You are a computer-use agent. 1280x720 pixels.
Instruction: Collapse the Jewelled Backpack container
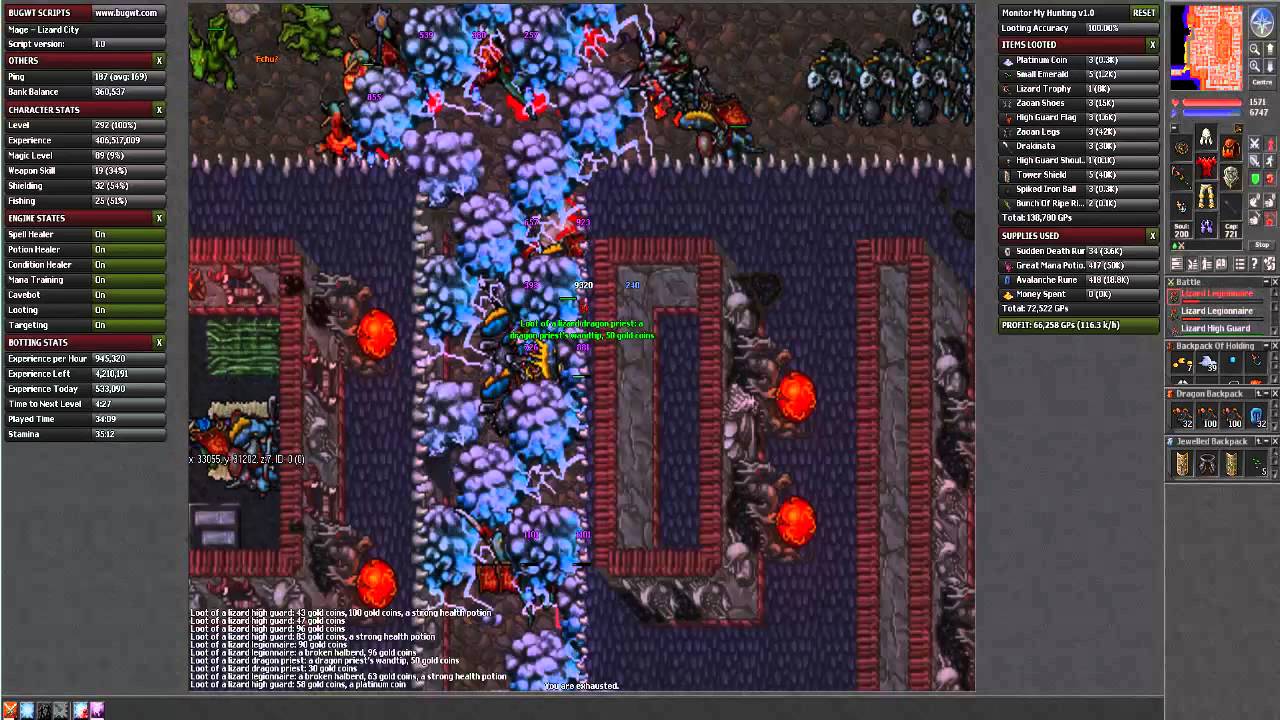pos(1266,440)
